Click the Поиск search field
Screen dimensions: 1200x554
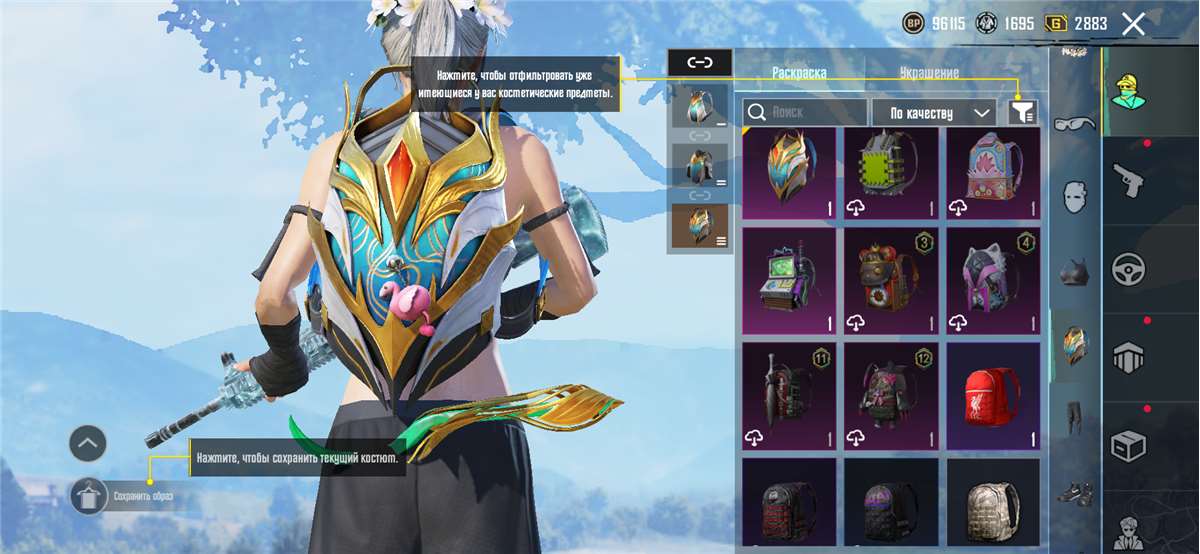[x=805, y=112]
